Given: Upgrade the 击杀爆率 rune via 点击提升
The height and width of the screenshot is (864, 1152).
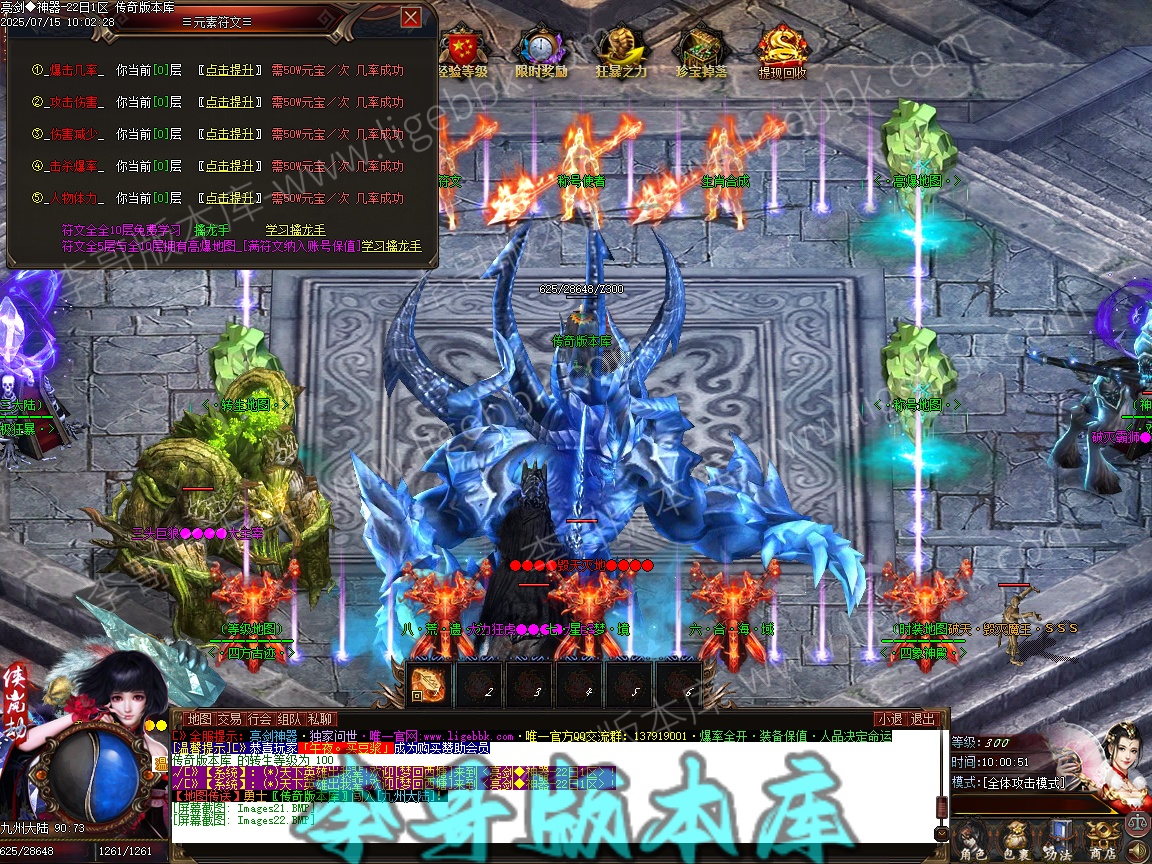Looking at the screenshot, I should click(x=229, y=166).
